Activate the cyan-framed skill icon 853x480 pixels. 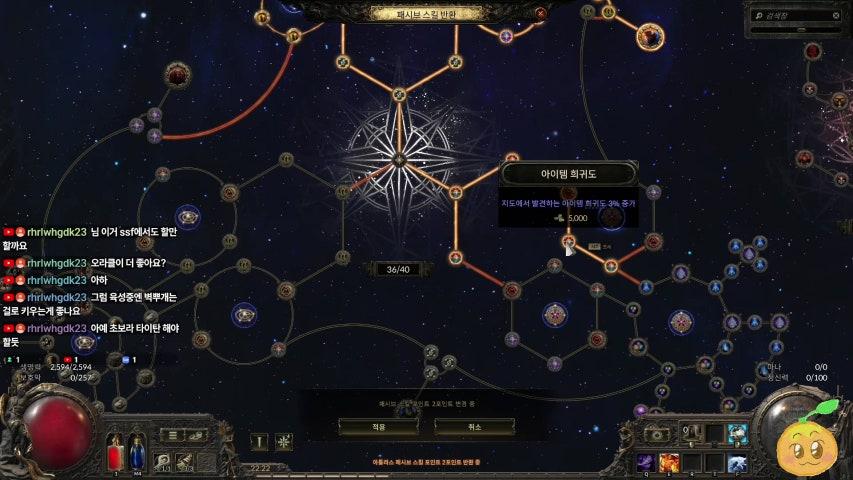[737, 434]
